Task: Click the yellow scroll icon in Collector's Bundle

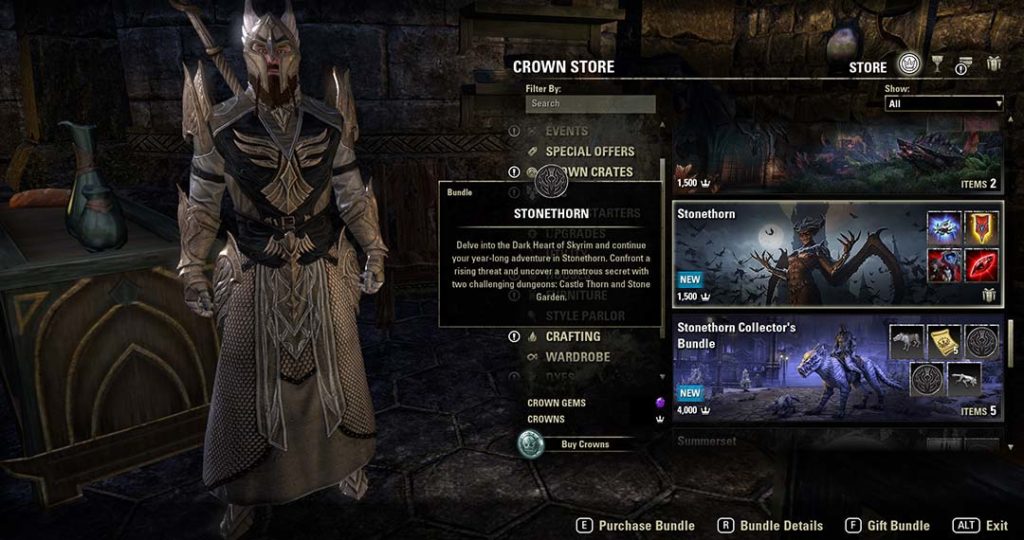Action: tap(944, 341)
